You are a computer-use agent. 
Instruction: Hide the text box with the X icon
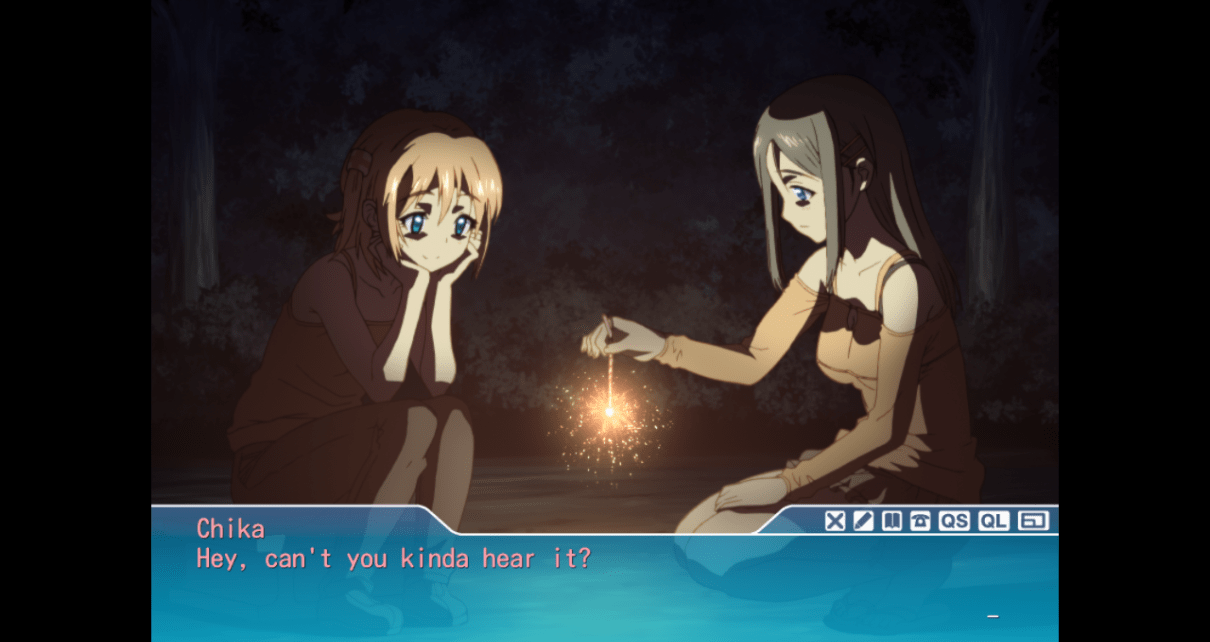pyautogui.click(x=835, y=520)
